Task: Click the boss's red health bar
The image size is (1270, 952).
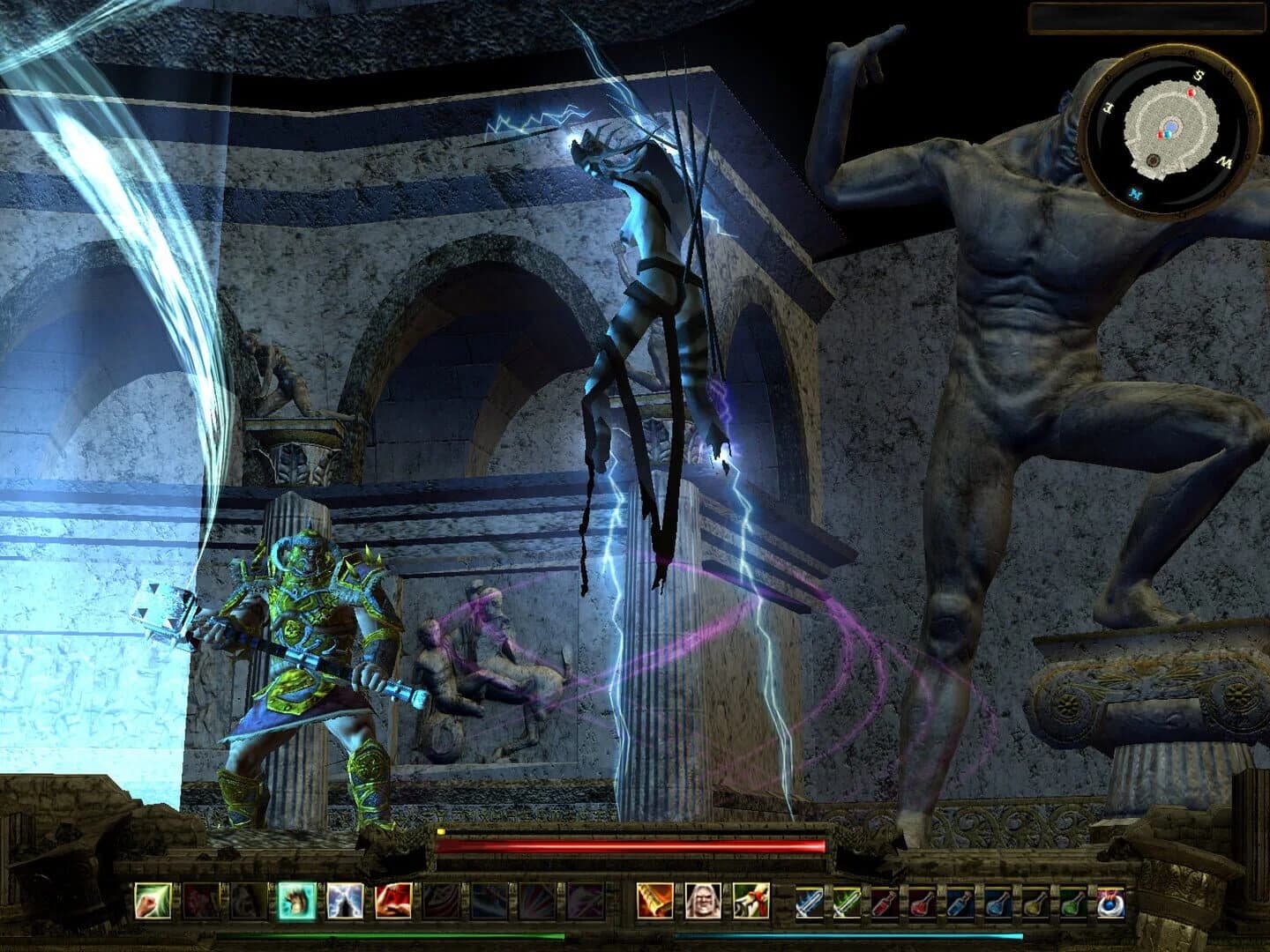Action: [x=631, y=846]
